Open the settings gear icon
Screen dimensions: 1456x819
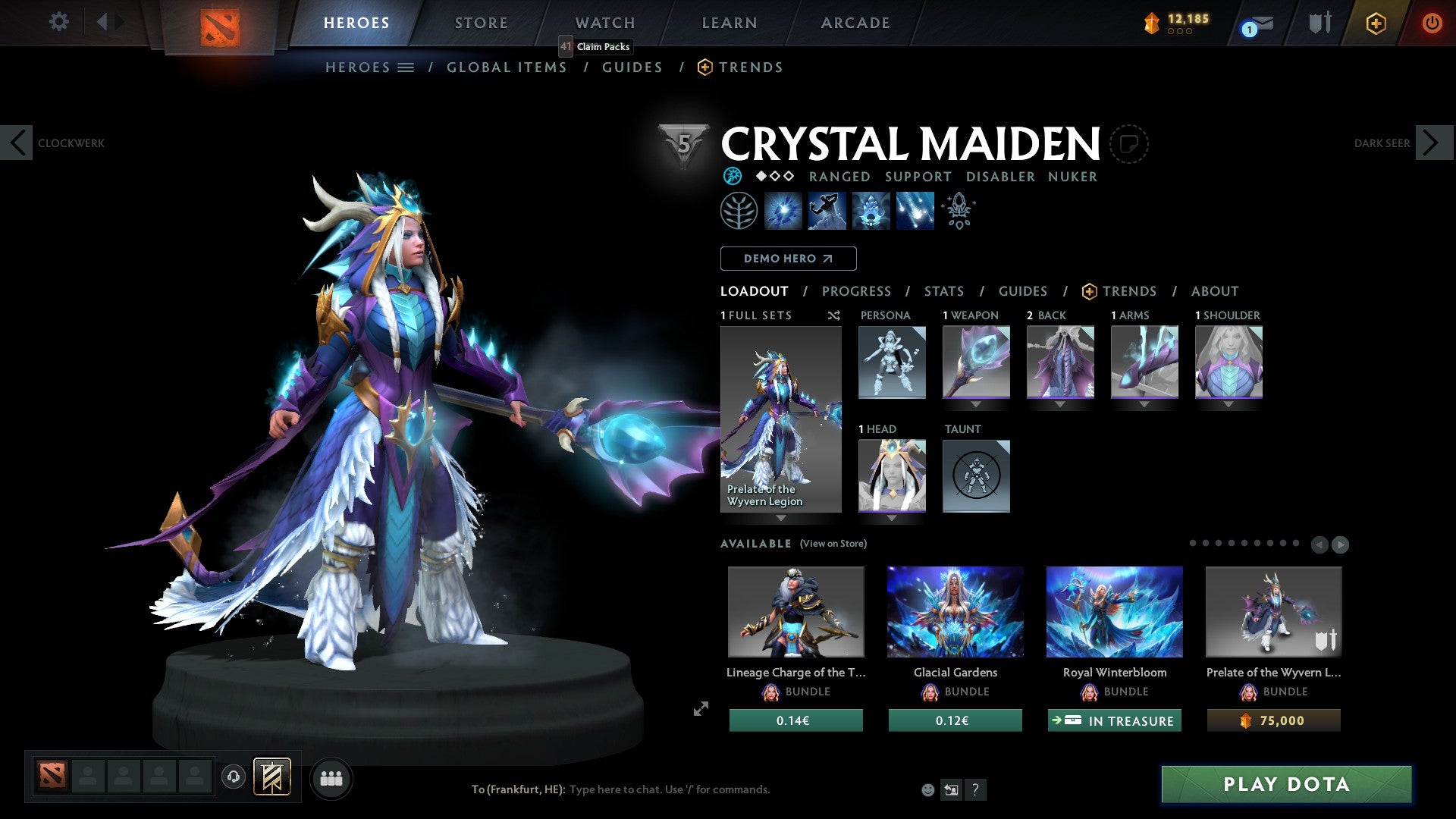point(58,22)
